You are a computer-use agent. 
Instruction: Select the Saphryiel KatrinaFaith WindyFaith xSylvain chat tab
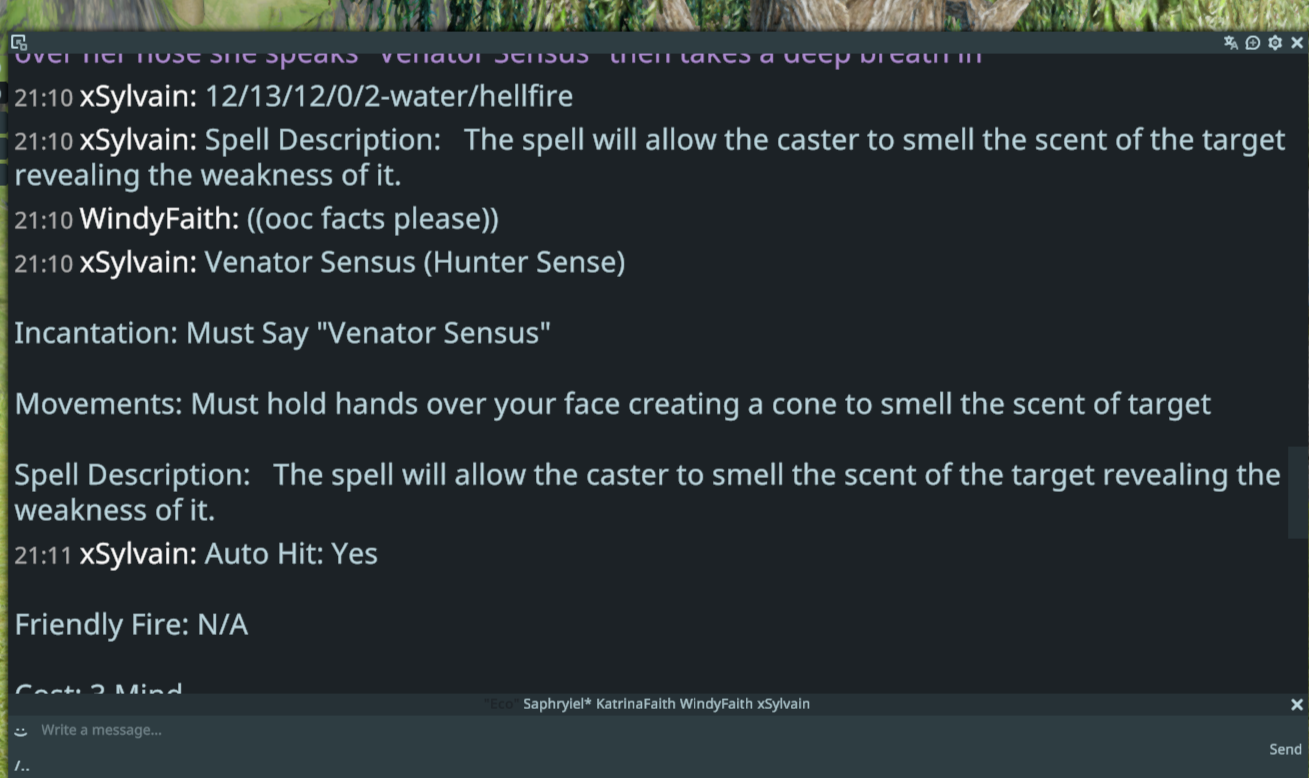point(666,704)
